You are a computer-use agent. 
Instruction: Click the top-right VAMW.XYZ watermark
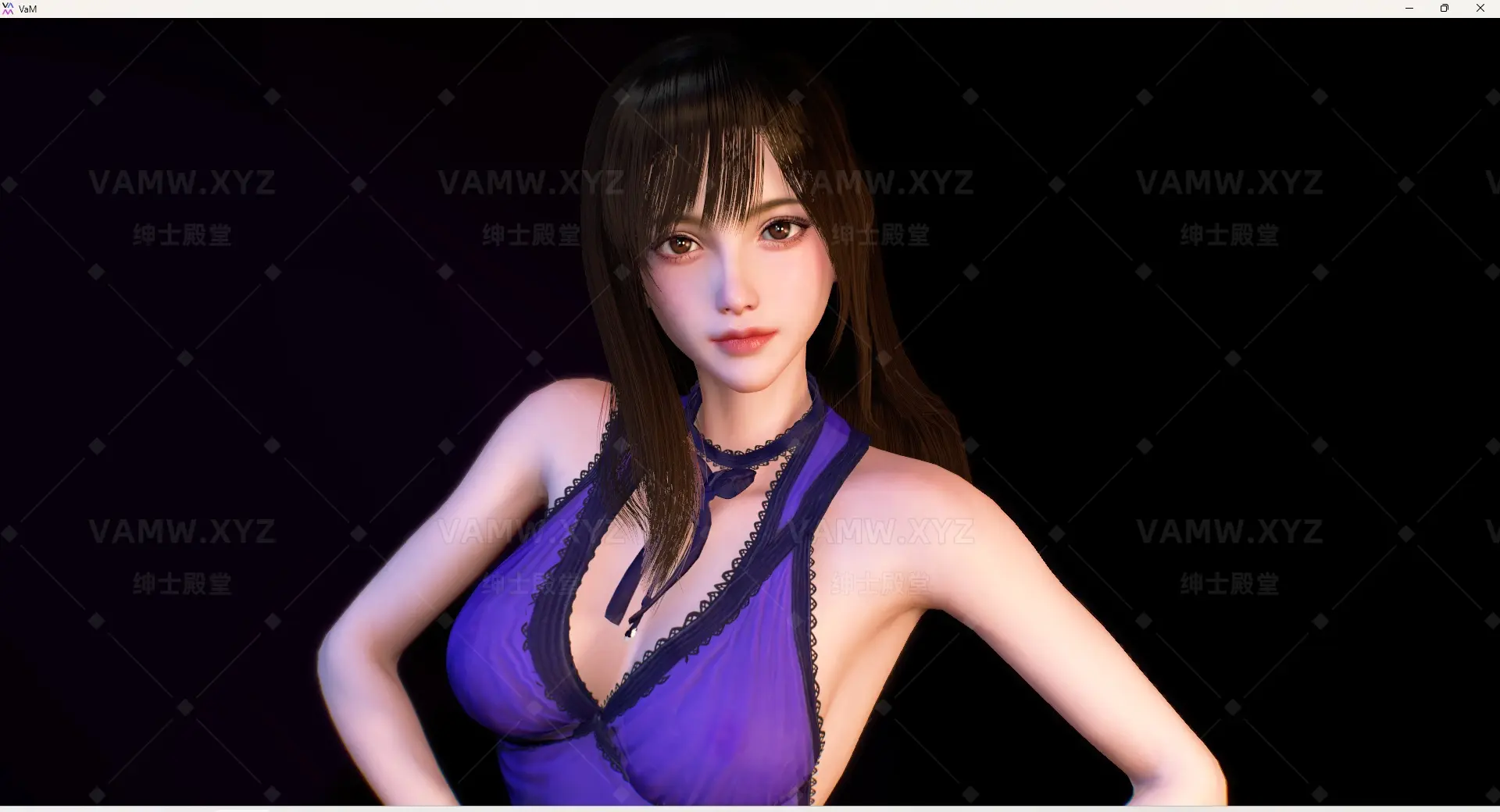click(1230, 182)
